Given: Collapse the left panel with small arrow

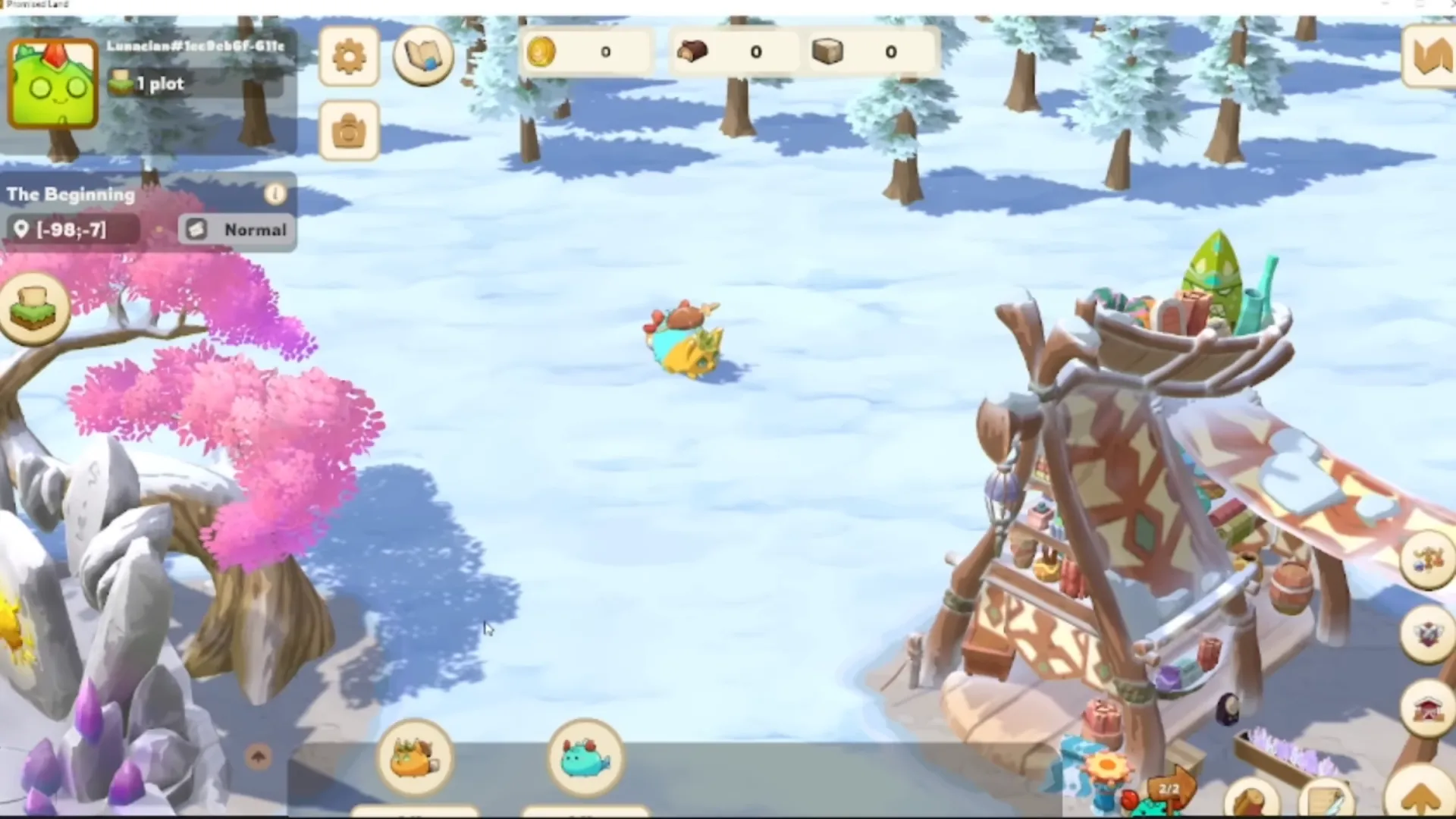Looking at the screenshot, I should point(258,757).
